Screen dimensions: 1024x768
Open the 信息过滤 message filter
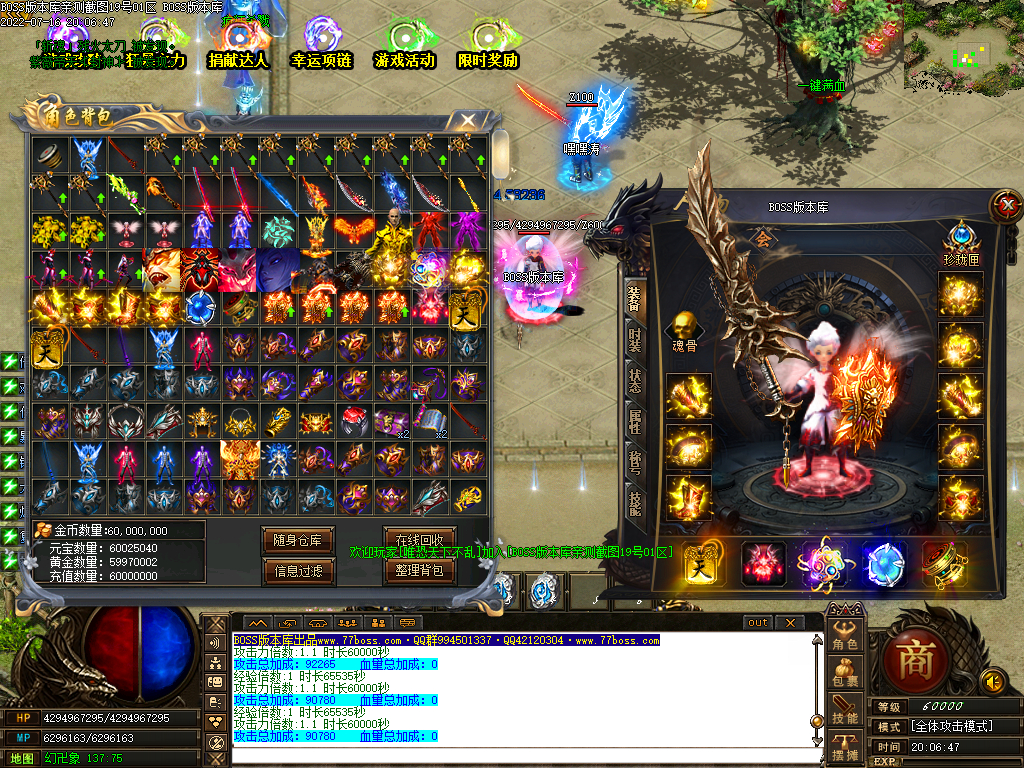(x=297, y=571)
